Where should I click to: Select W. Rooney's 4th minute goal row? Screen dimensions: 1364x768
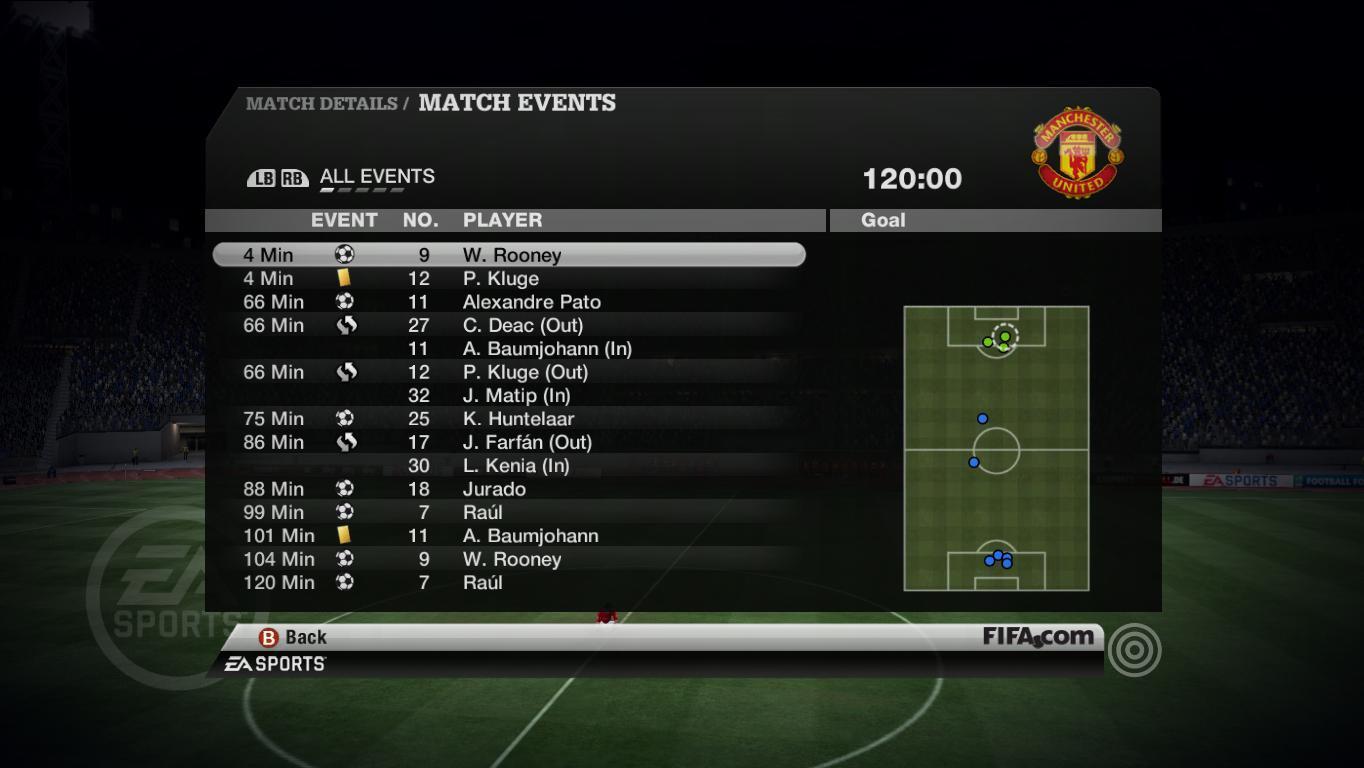(x=509, y=255)
